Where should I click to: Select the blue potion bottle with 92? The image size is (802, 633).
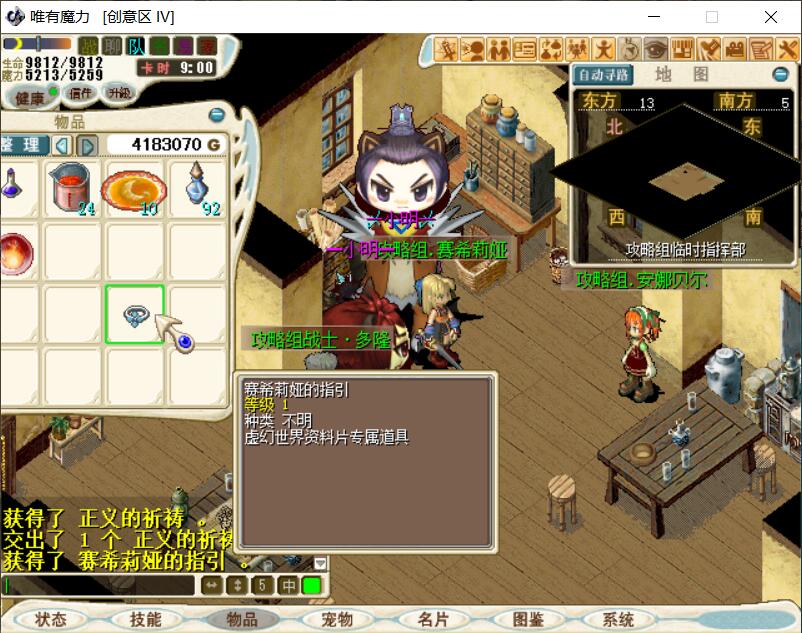pos(198,189)
